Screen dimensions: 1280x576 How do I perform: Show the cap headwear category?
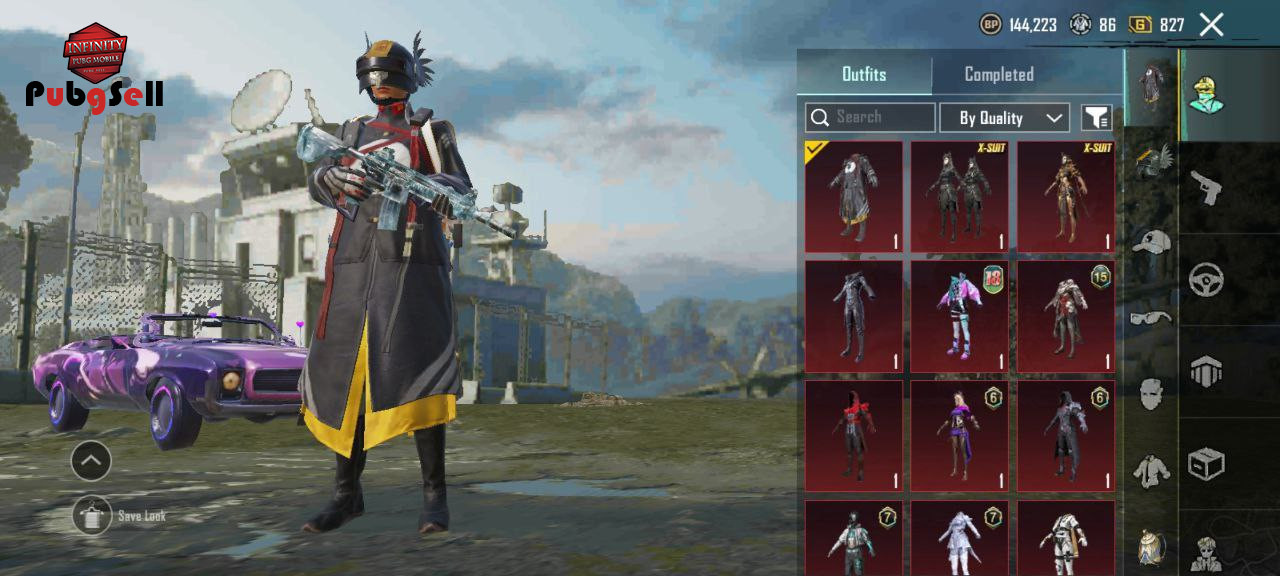pos(1151,241)
